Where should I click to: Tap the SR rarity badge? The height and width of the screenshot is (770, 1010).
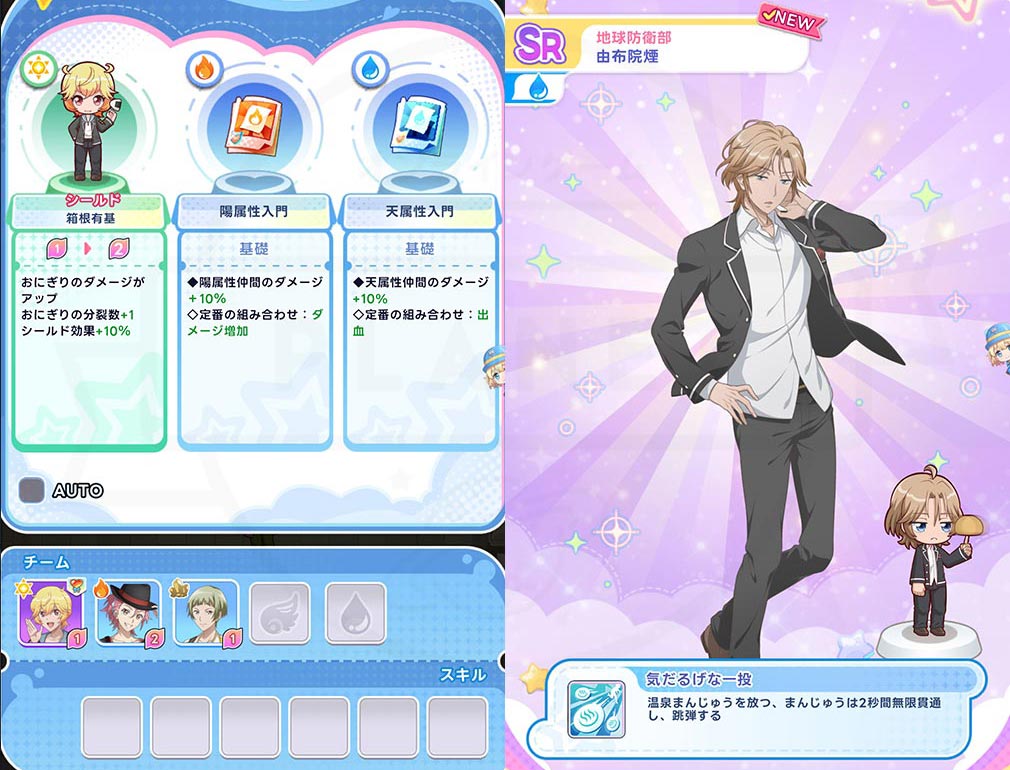541,45
